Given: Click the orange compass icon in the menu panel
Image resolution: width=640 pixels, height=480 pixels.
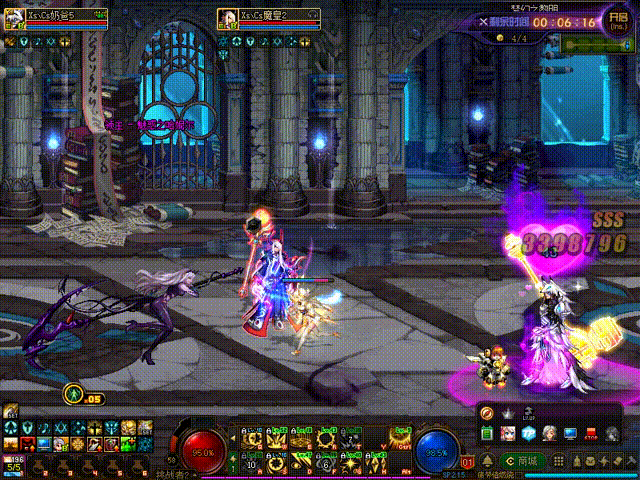Looking at the screenshot, I should coord(487,414).
